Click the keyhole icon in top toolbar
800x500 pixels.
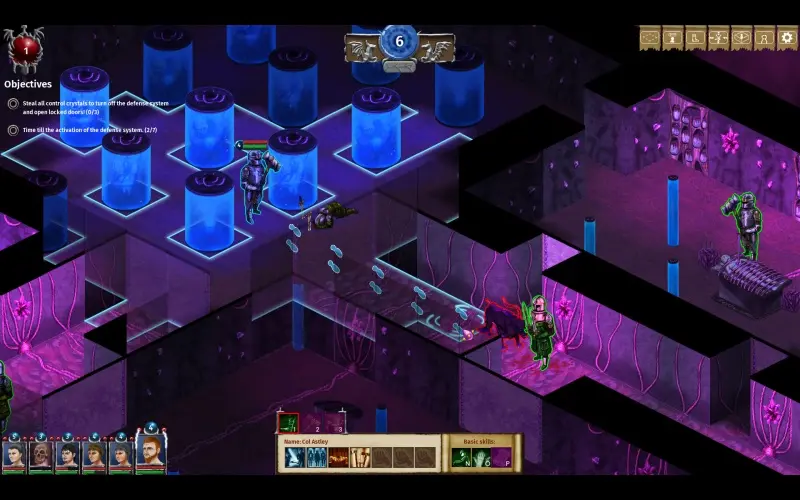pyautogui.click(x=765, y=38)
